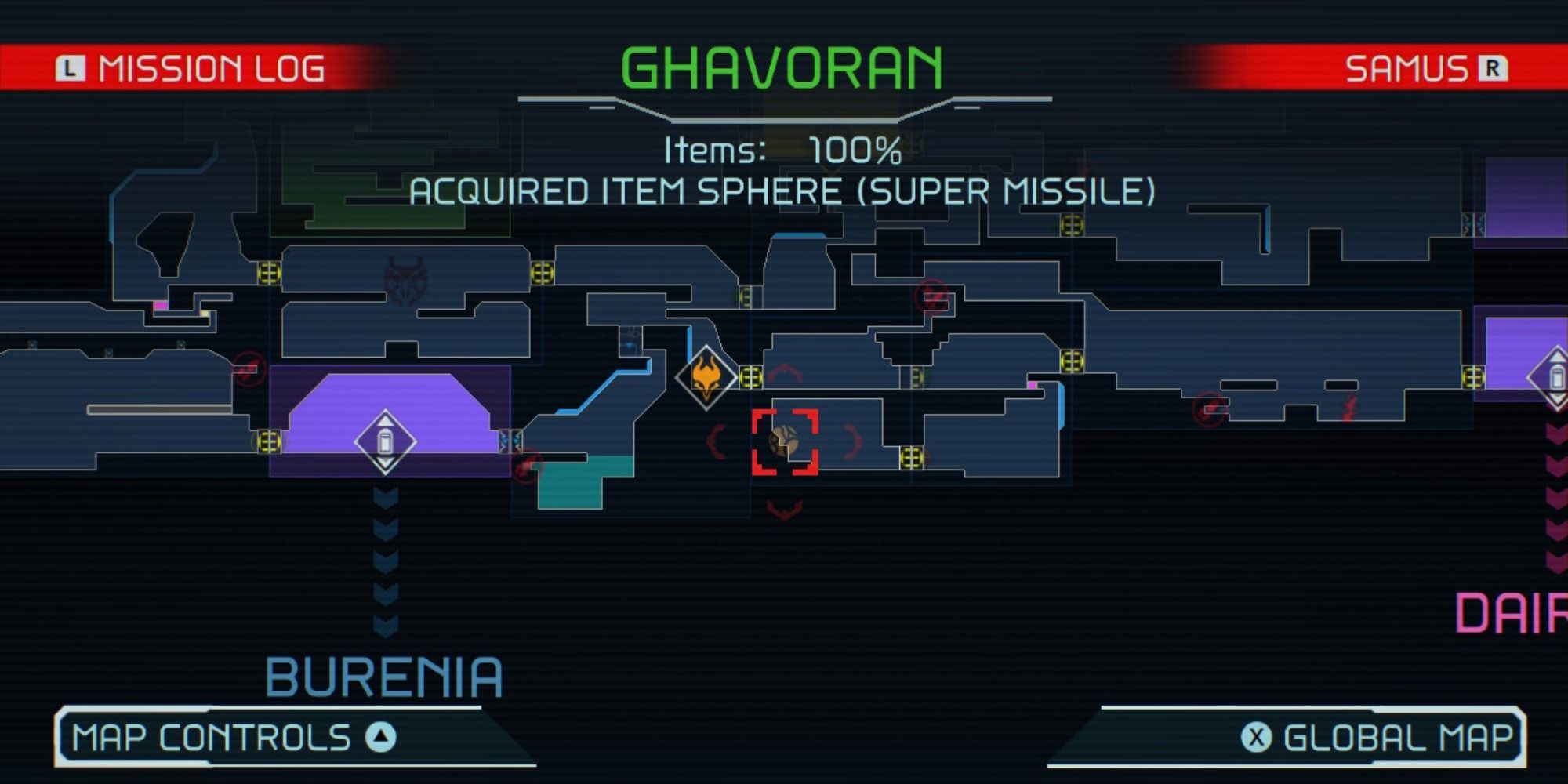
Task: Expand Map Controls via the up-arrow icon
Action: pyautogui.click(x=382, y=735)
